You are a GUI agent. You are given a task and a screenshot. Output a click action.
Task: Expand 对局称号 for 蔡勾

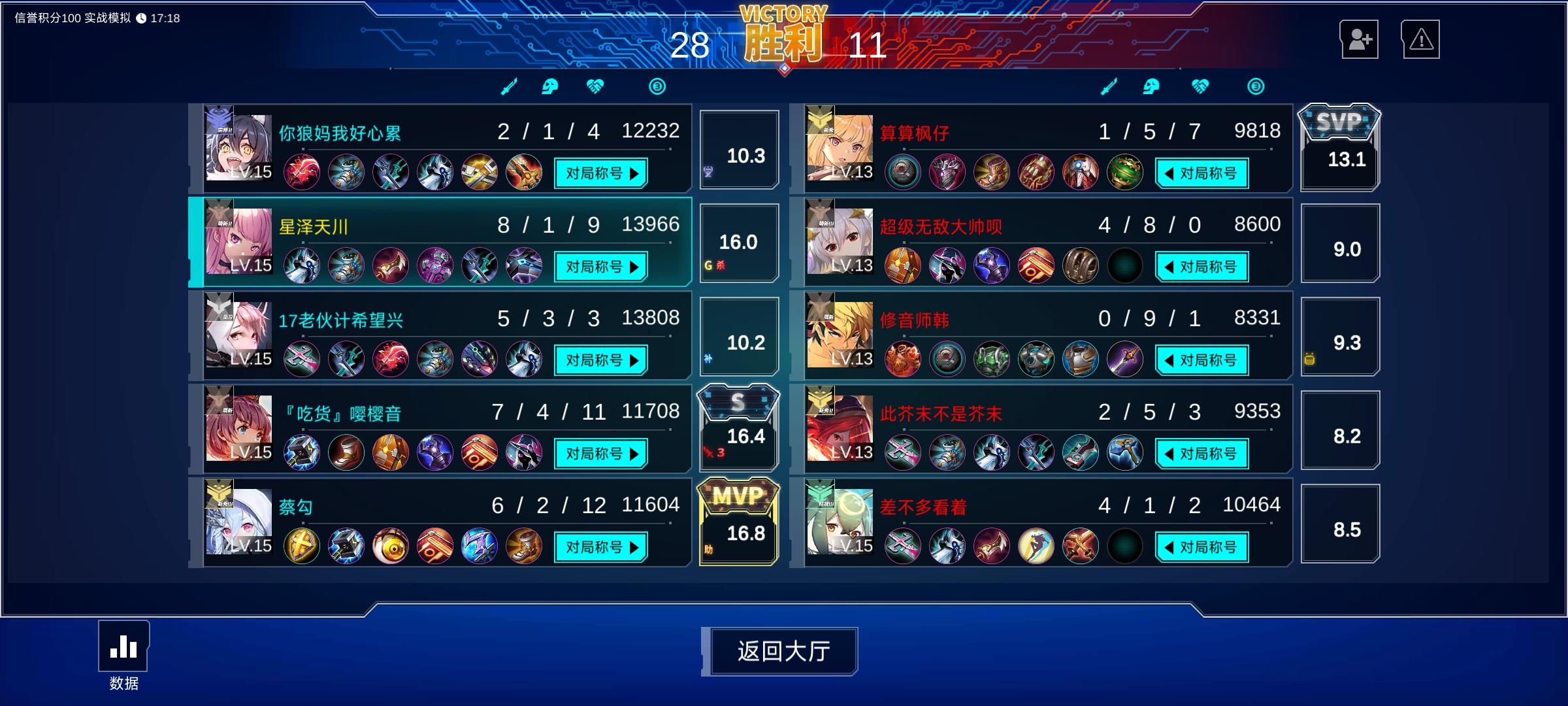pyautogui.click(x=600, y=546)
